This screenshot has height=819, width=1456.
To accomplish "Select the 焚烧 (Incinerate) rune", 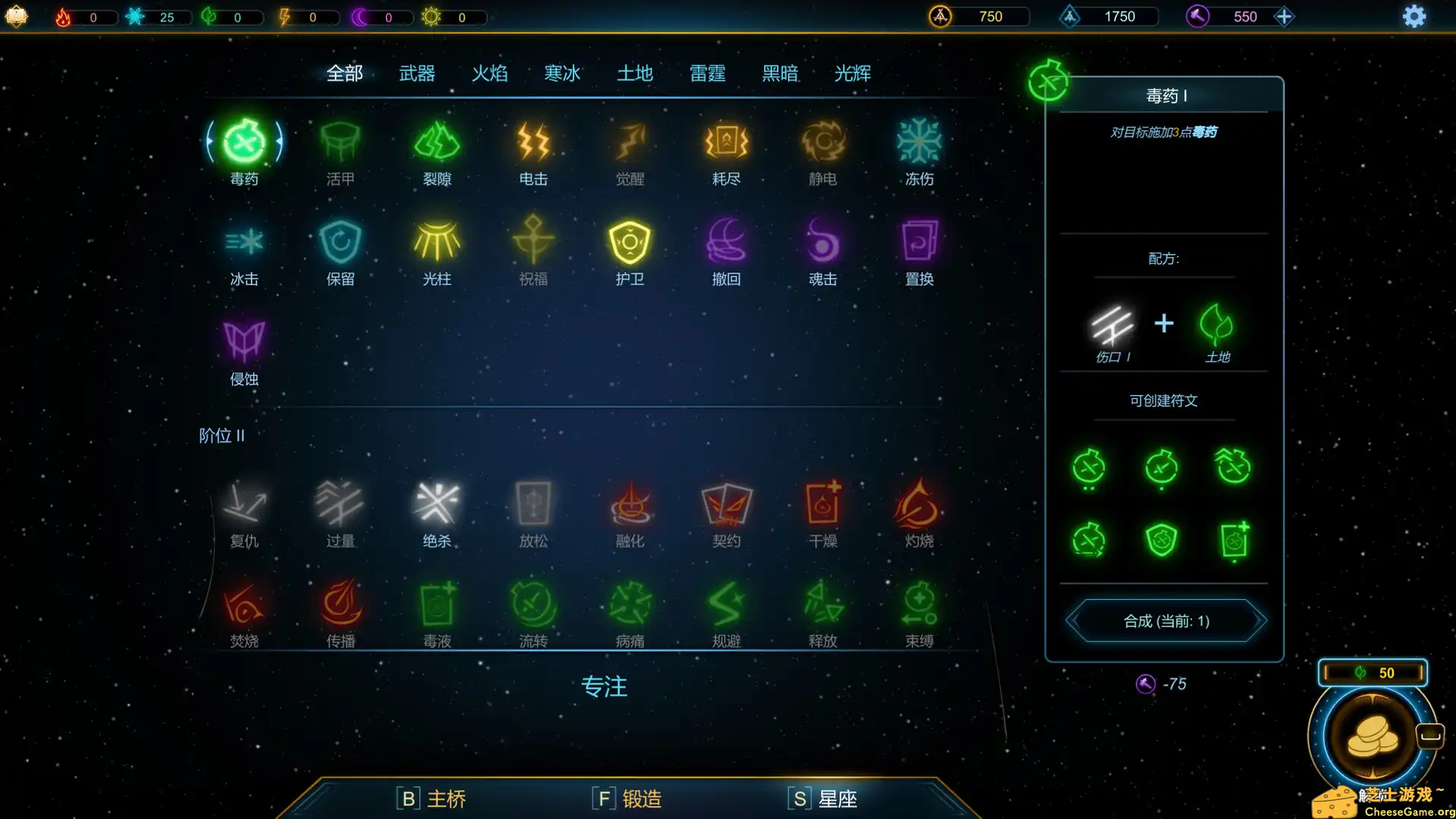I will click(x=244, y=603).
